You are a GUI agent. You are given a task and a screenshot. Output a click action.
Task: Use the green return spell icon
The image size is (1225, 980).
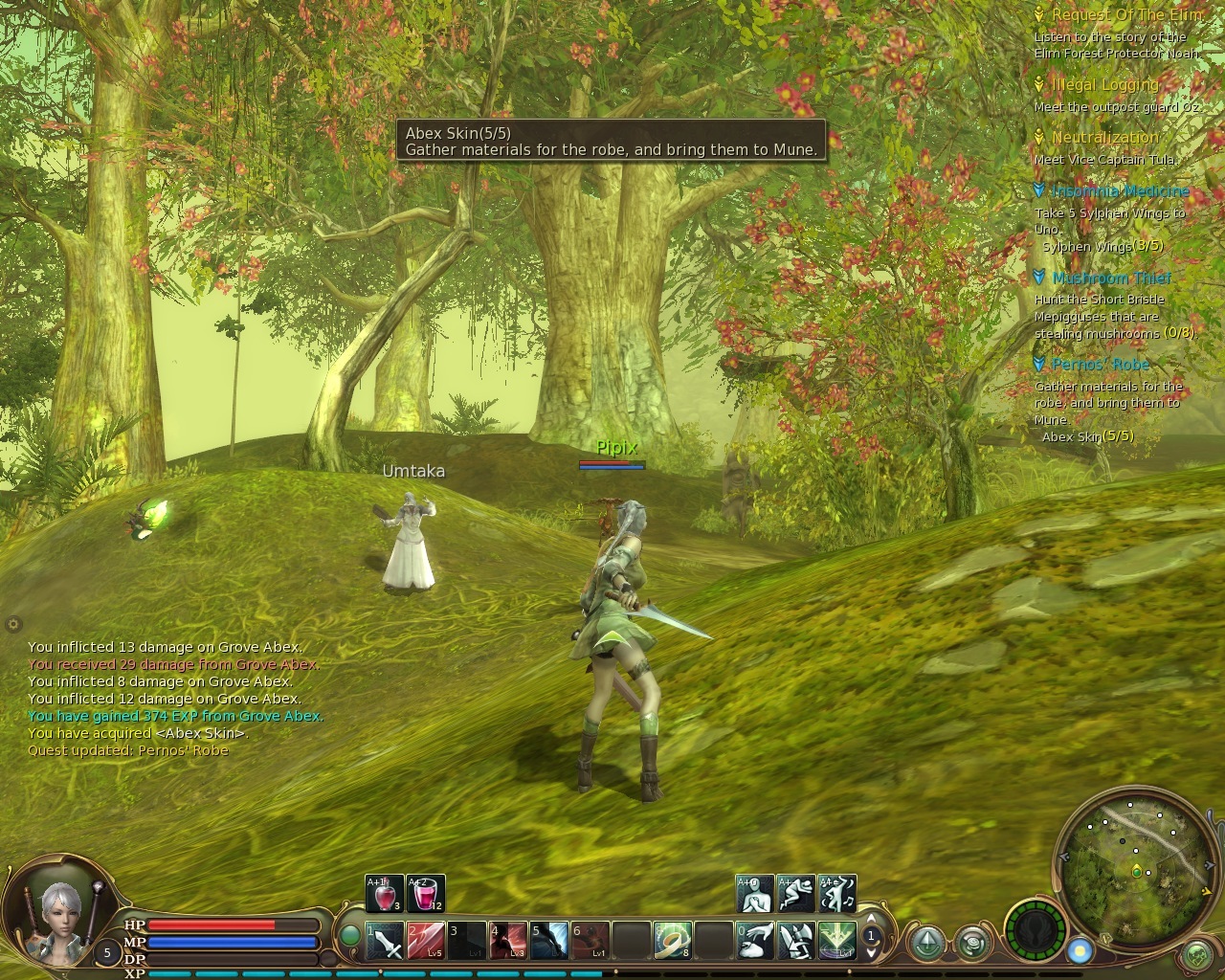coord(836,941)
